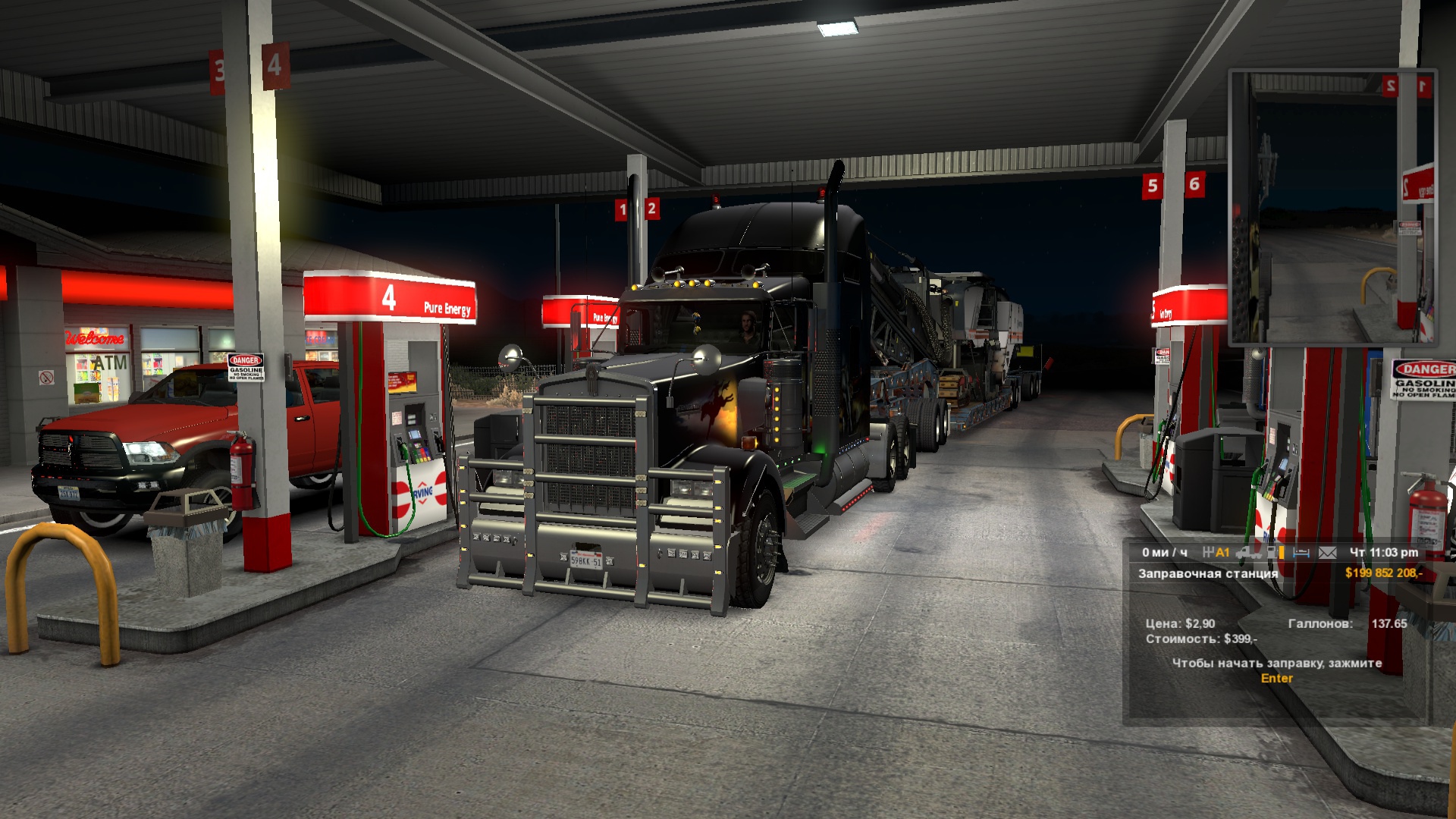Open the truck damage status icon

pos(1248,553)
